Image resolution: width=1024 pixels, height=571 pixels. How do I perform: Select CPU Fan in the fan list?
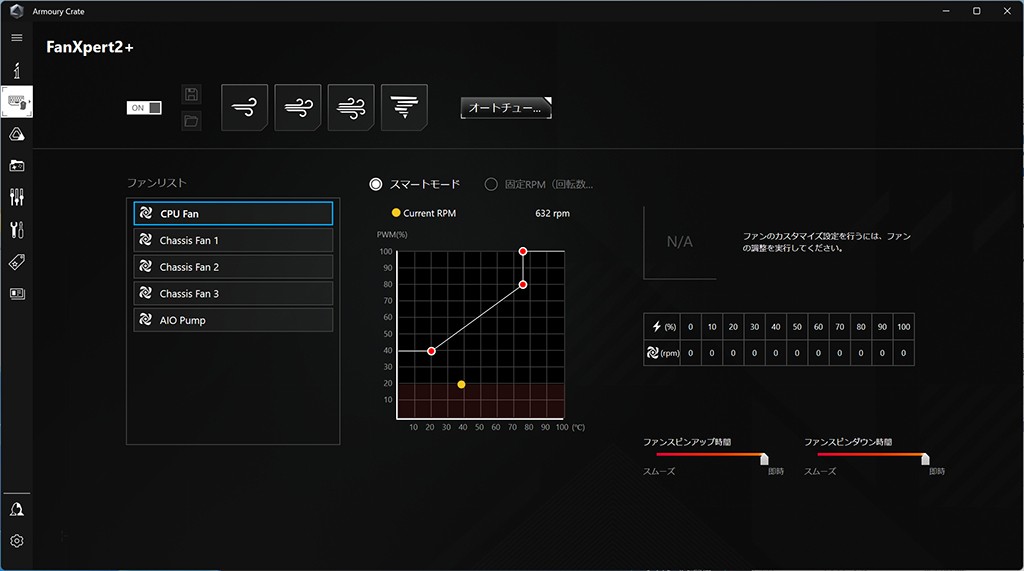[233, 214]
